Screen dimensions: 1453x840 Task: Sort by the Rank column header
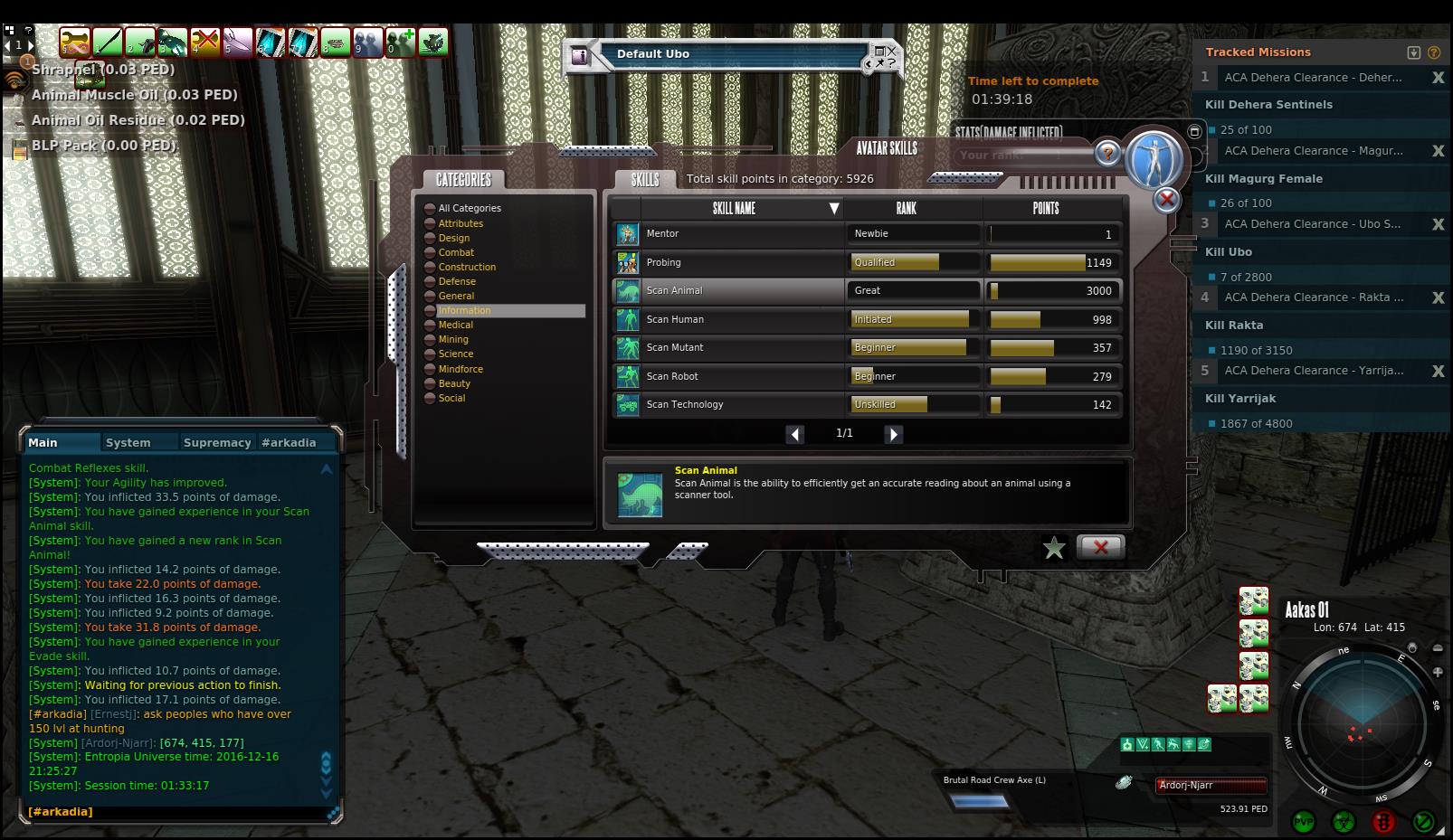click(x=906, y=208)
